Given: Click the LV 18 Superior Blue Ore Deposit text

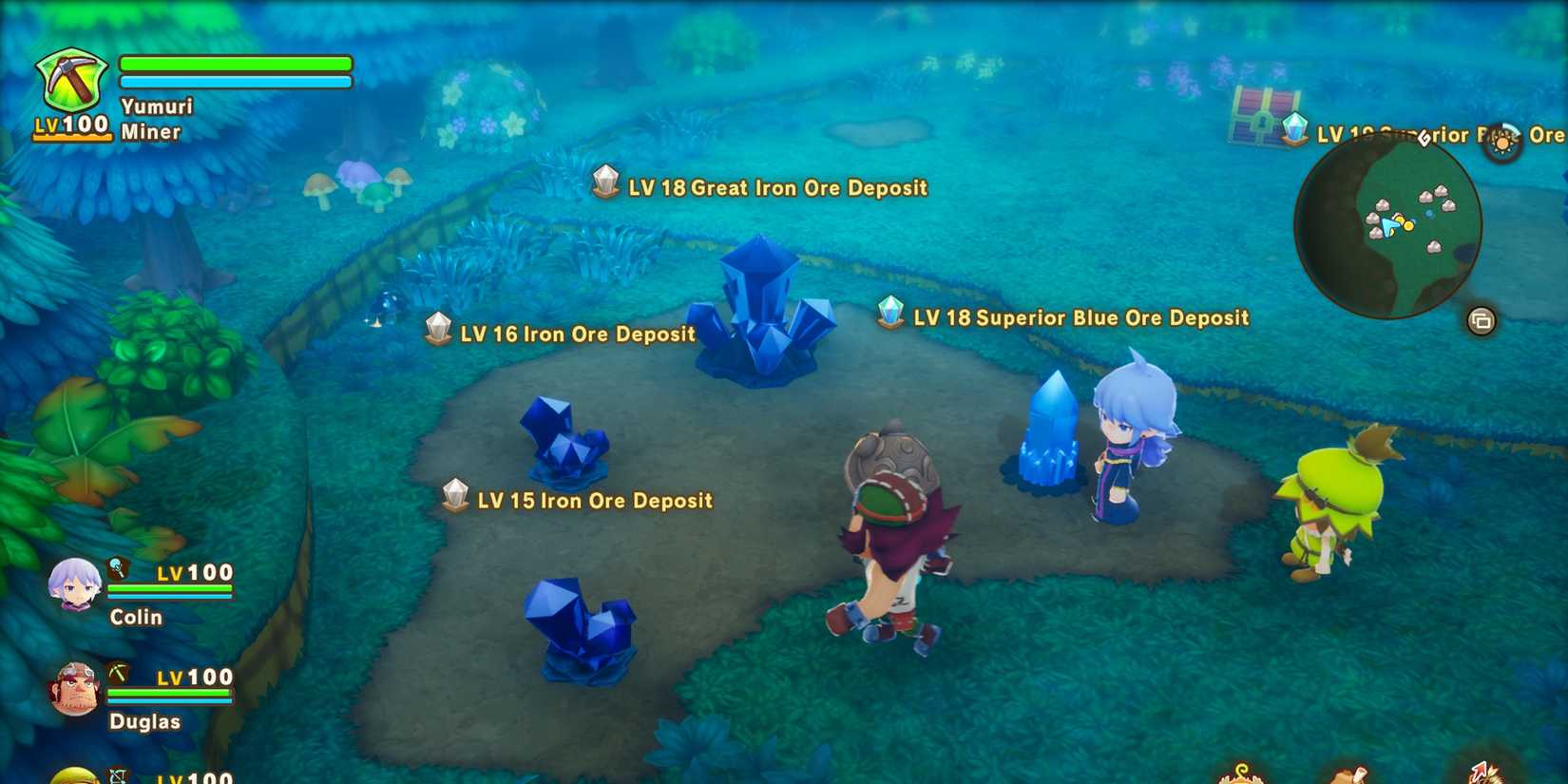Looking at the screenshot, I should pyautogui.click(x=1080, y=317).
